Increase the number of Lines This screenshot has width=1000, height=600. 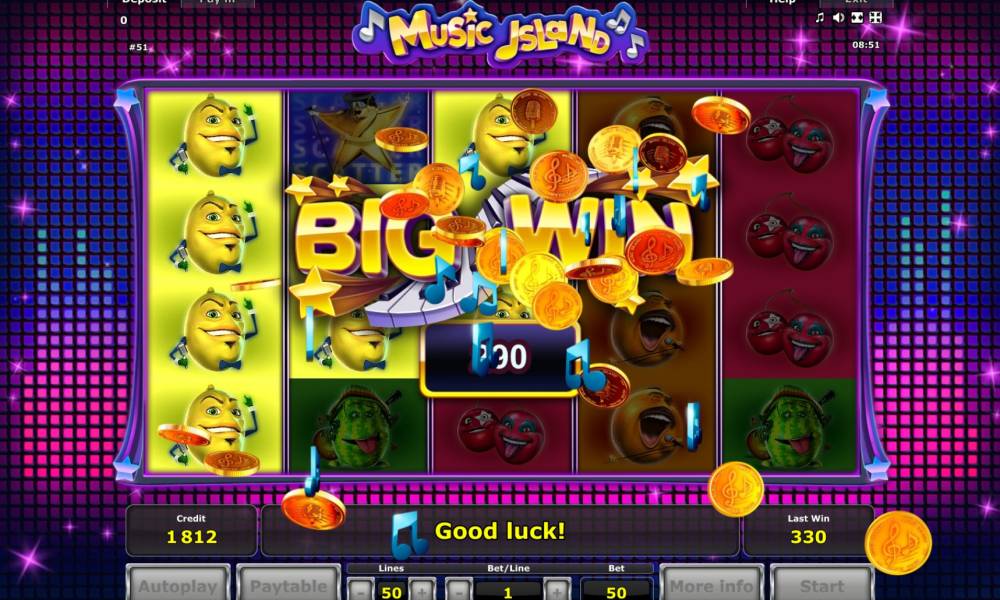pyautogui.click(x=421, y=590)
